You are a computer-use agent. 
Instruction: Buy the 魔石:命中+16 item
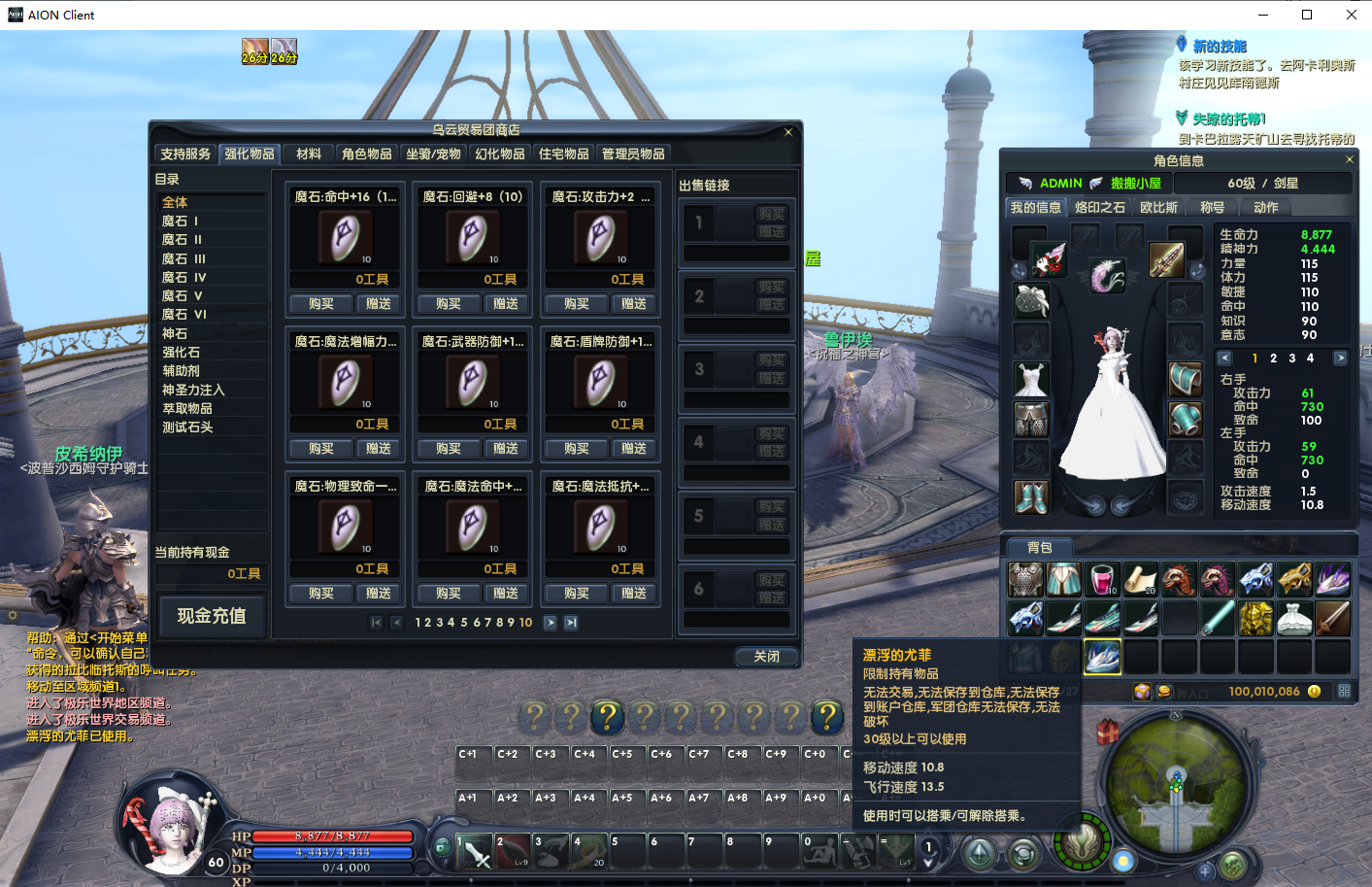[x=320, y=304]
